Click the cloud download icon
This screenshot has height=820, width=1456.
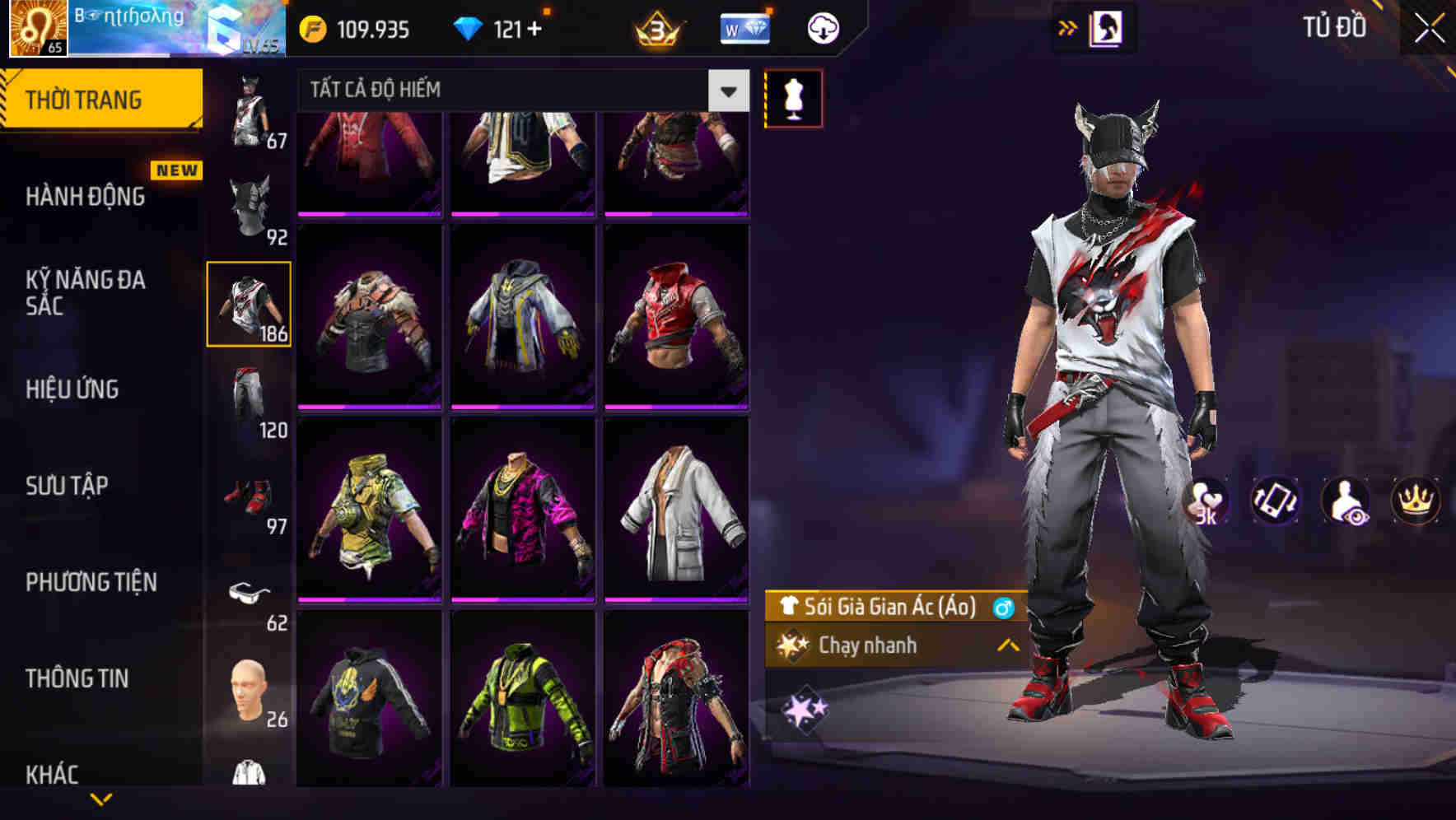tap(821, 26)
